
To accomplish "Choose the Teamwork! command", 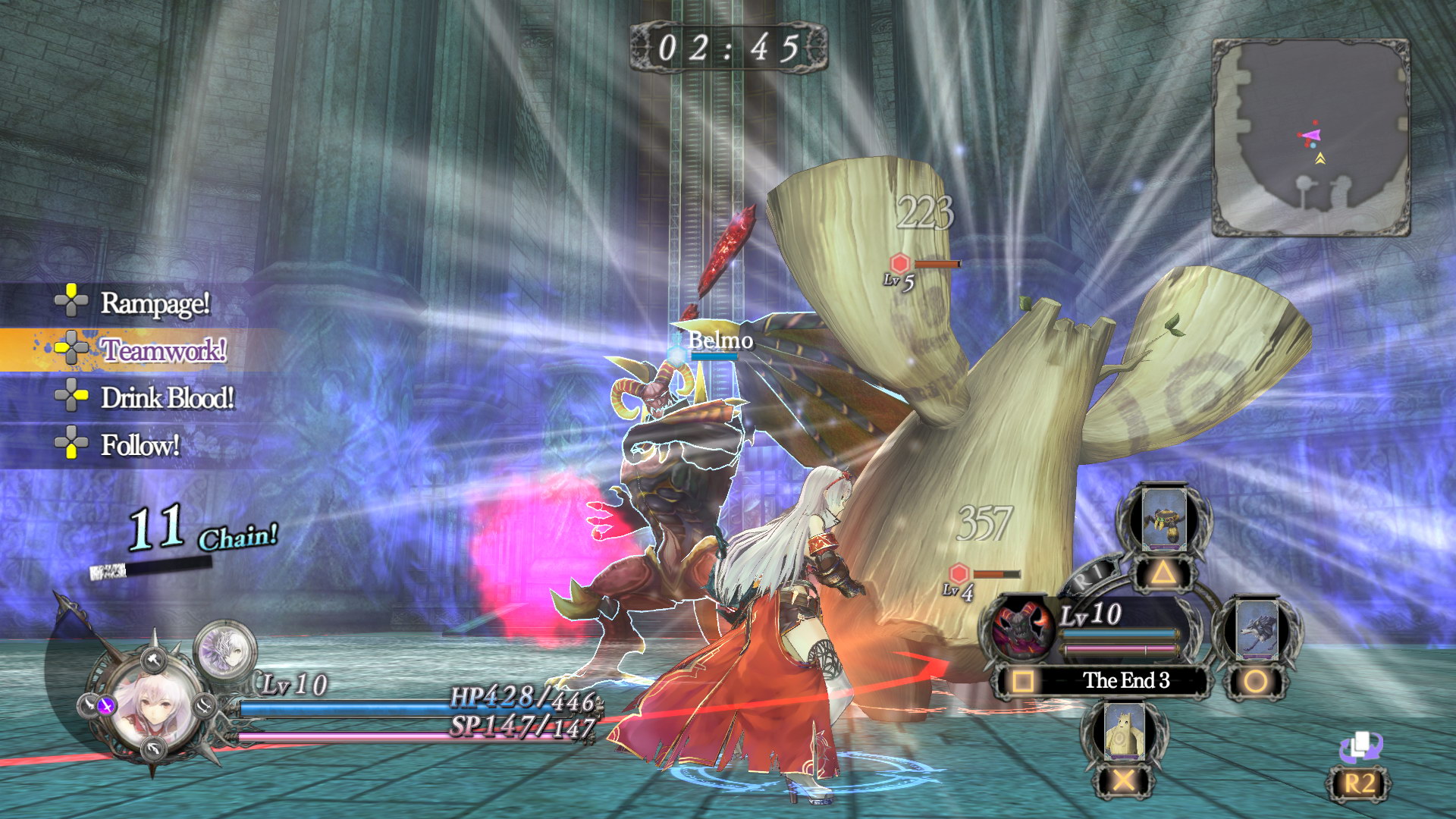I will point(163,350).
